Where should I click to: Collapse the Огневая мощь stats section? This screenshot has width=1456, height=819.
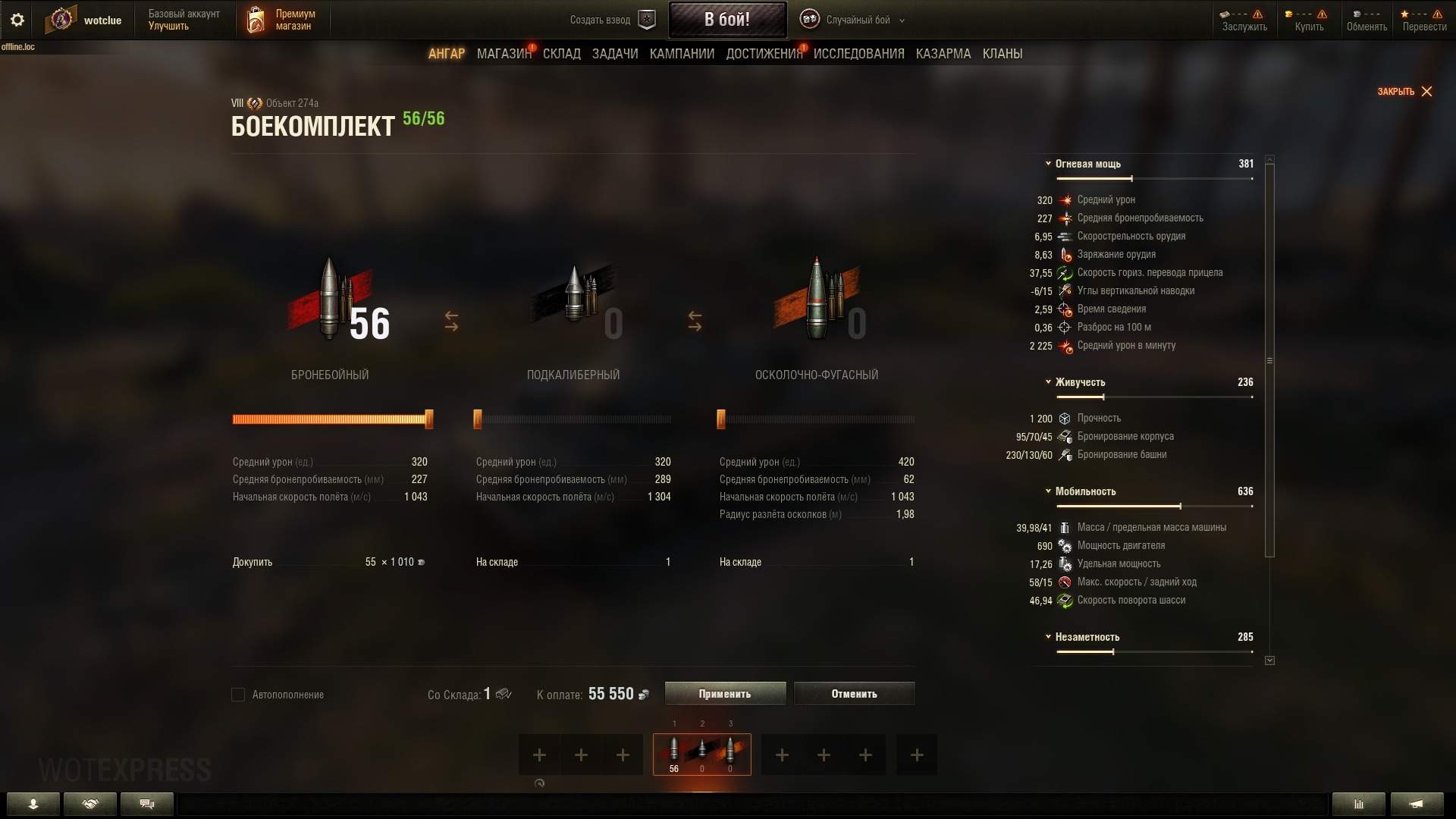click(x=1048, y=164)
